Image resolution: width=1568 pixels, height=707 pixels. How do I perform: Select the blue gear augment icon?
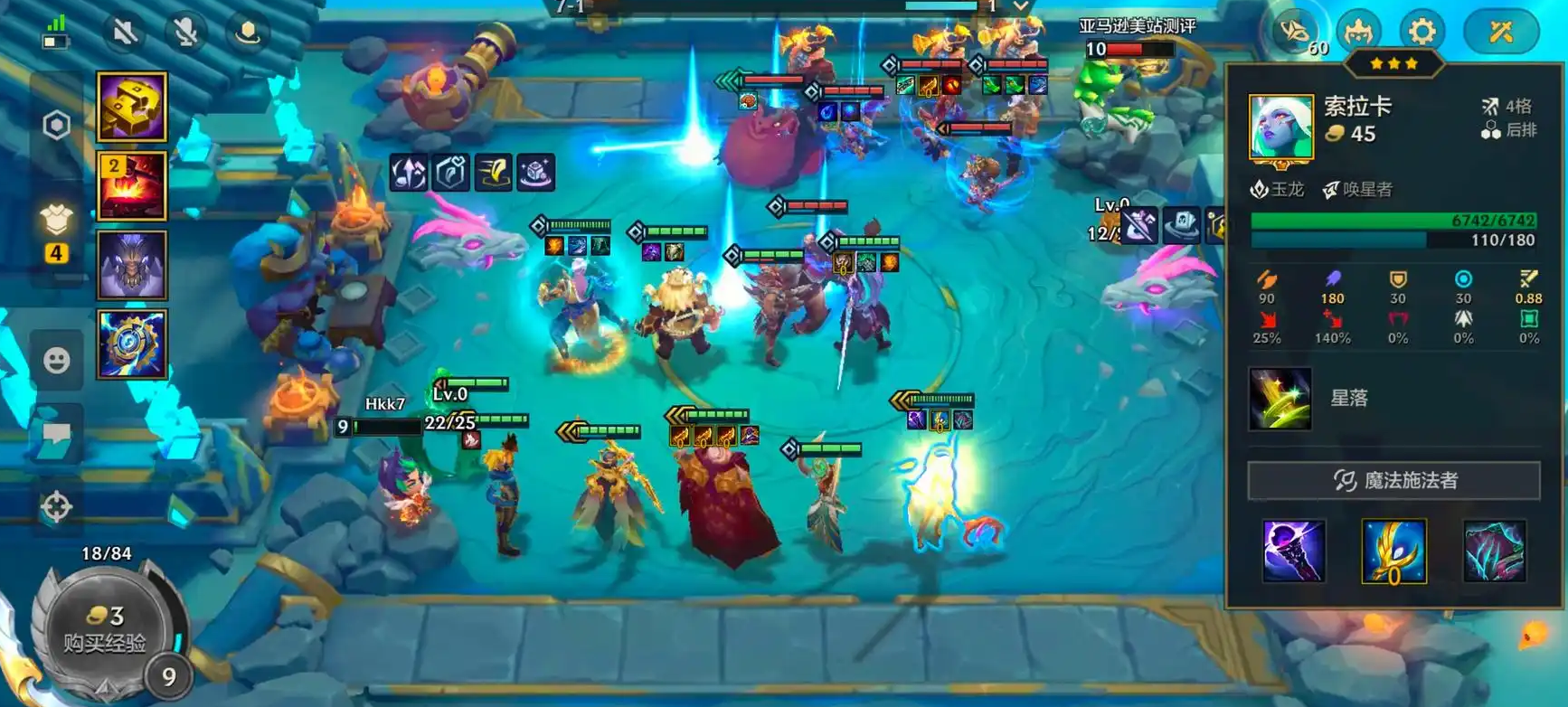point(132,344)
